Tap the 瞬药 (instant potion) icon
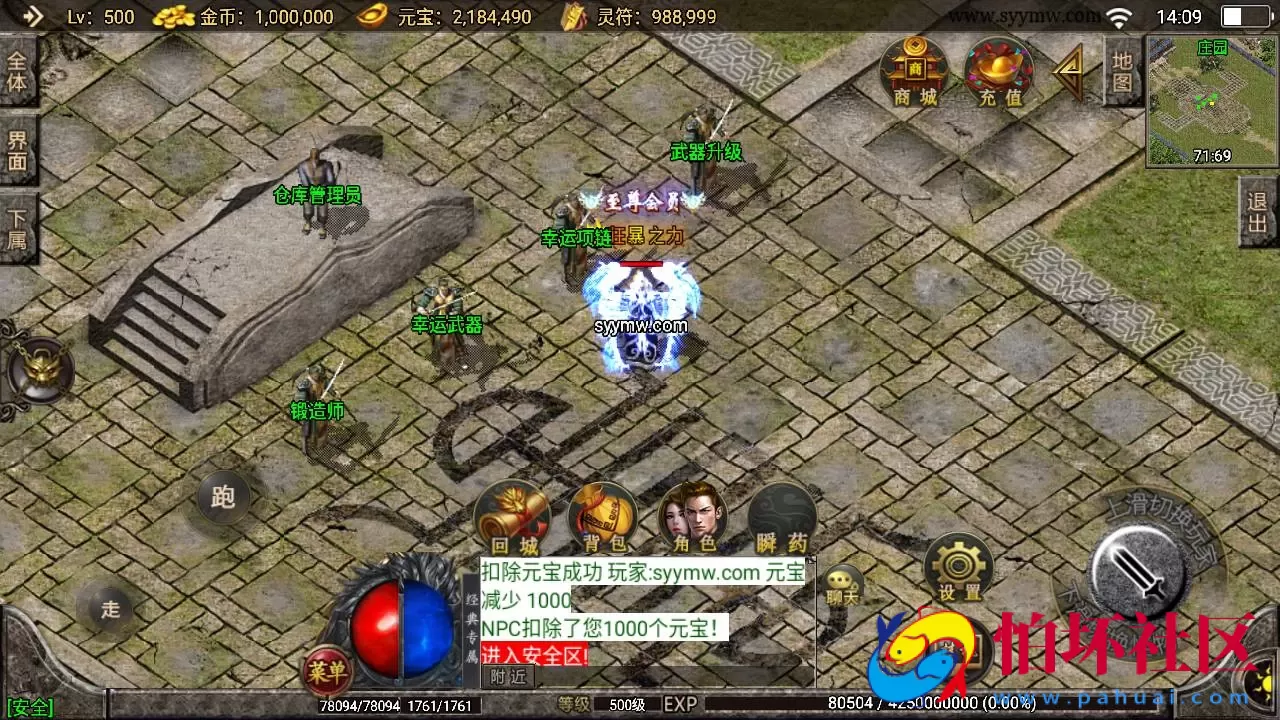1280x720 pixels. coord(782,516)
